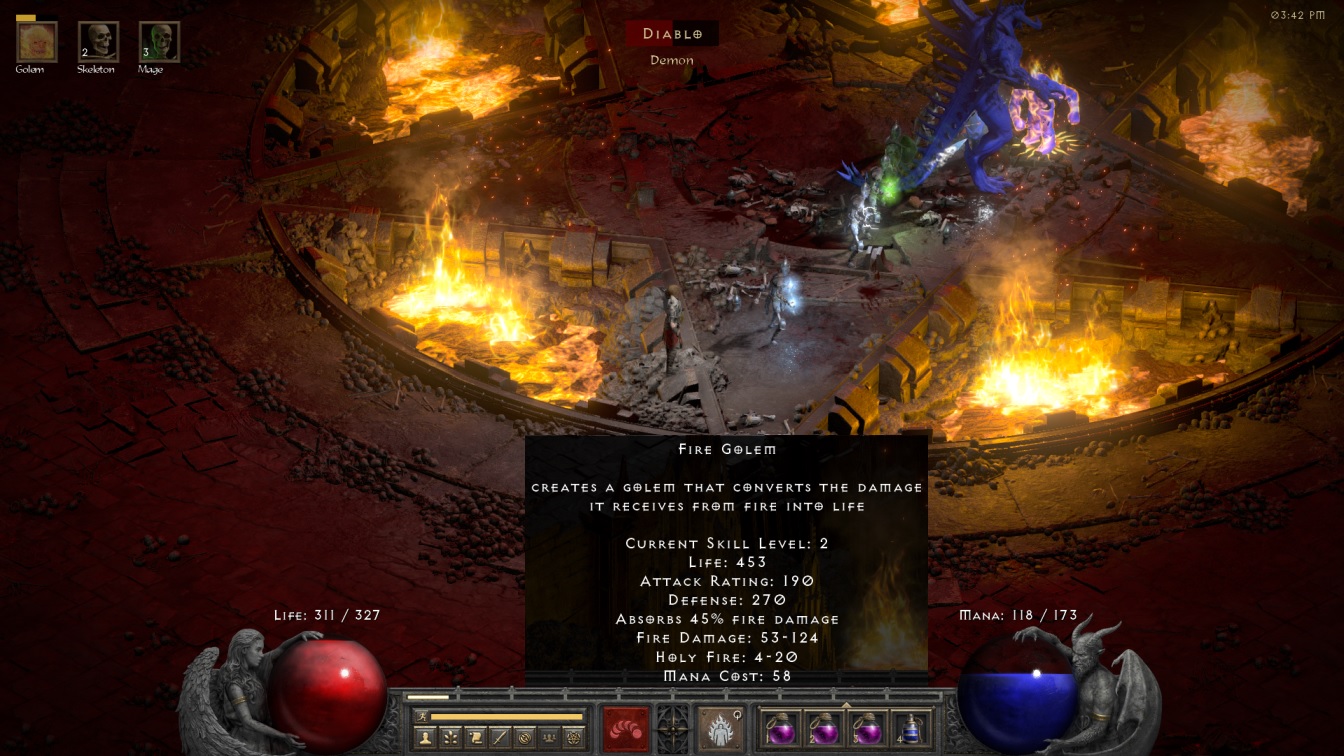Click the sword icon mini-panel button

499,737
